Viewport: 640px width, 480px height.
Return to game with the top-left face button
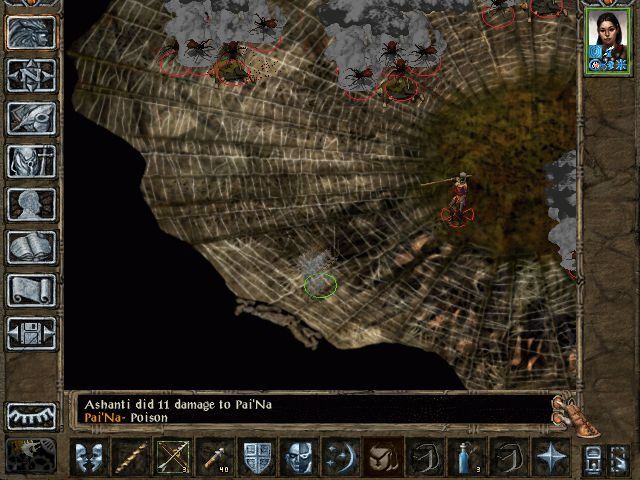click(x=31, y=32)
